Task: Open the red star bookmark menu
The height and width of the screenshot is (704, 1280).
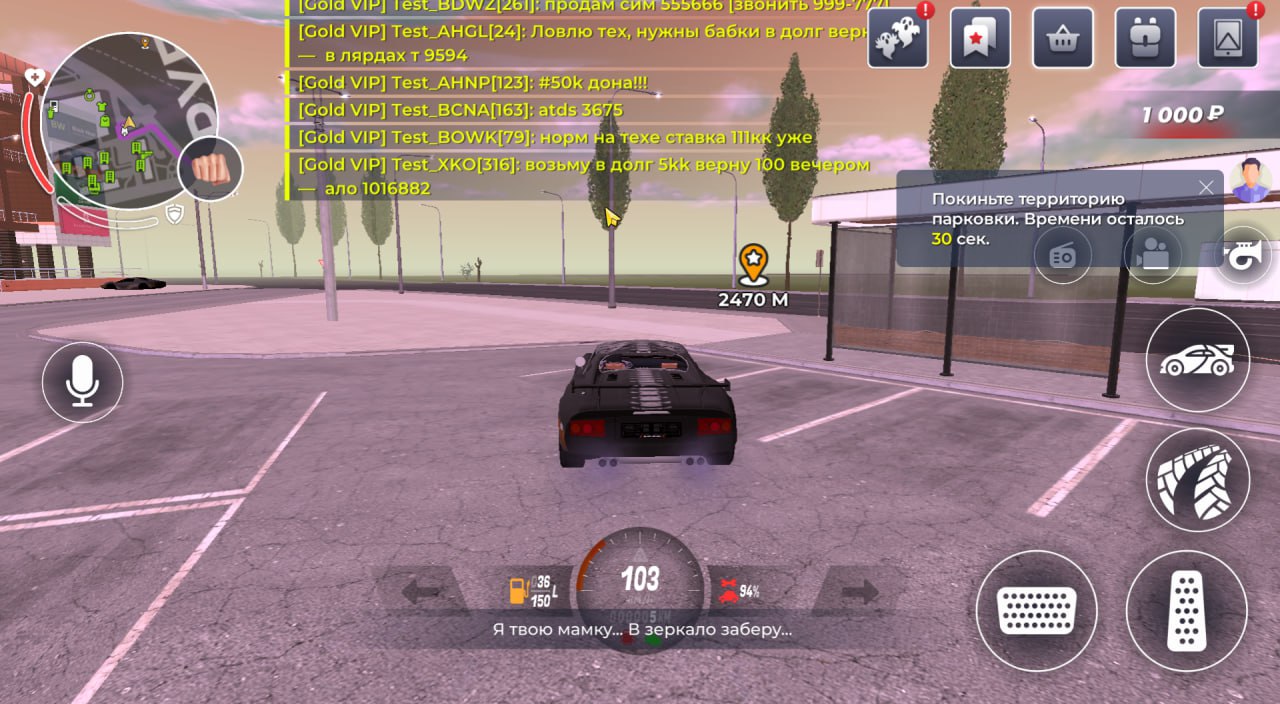Action: tap(980, 39)
